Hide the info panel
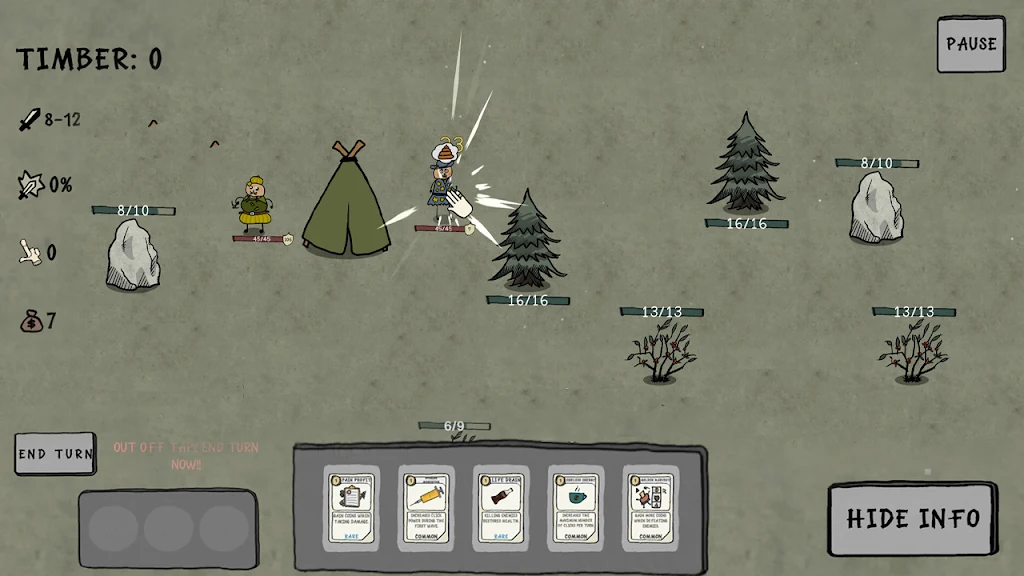The image size is (1024, 576). coord(912,518)
